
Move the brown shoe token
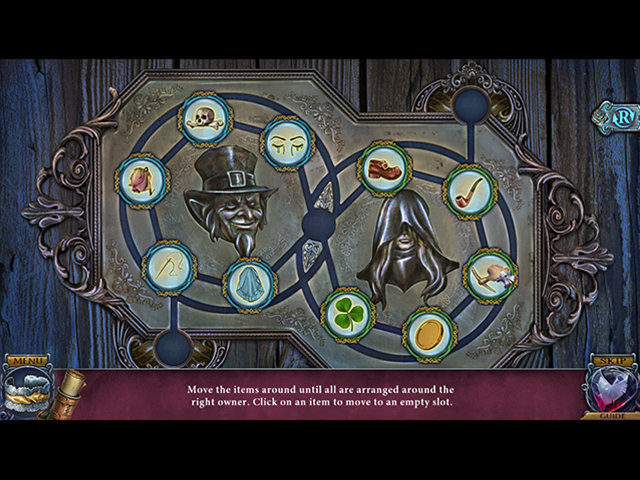pos(384,168)
